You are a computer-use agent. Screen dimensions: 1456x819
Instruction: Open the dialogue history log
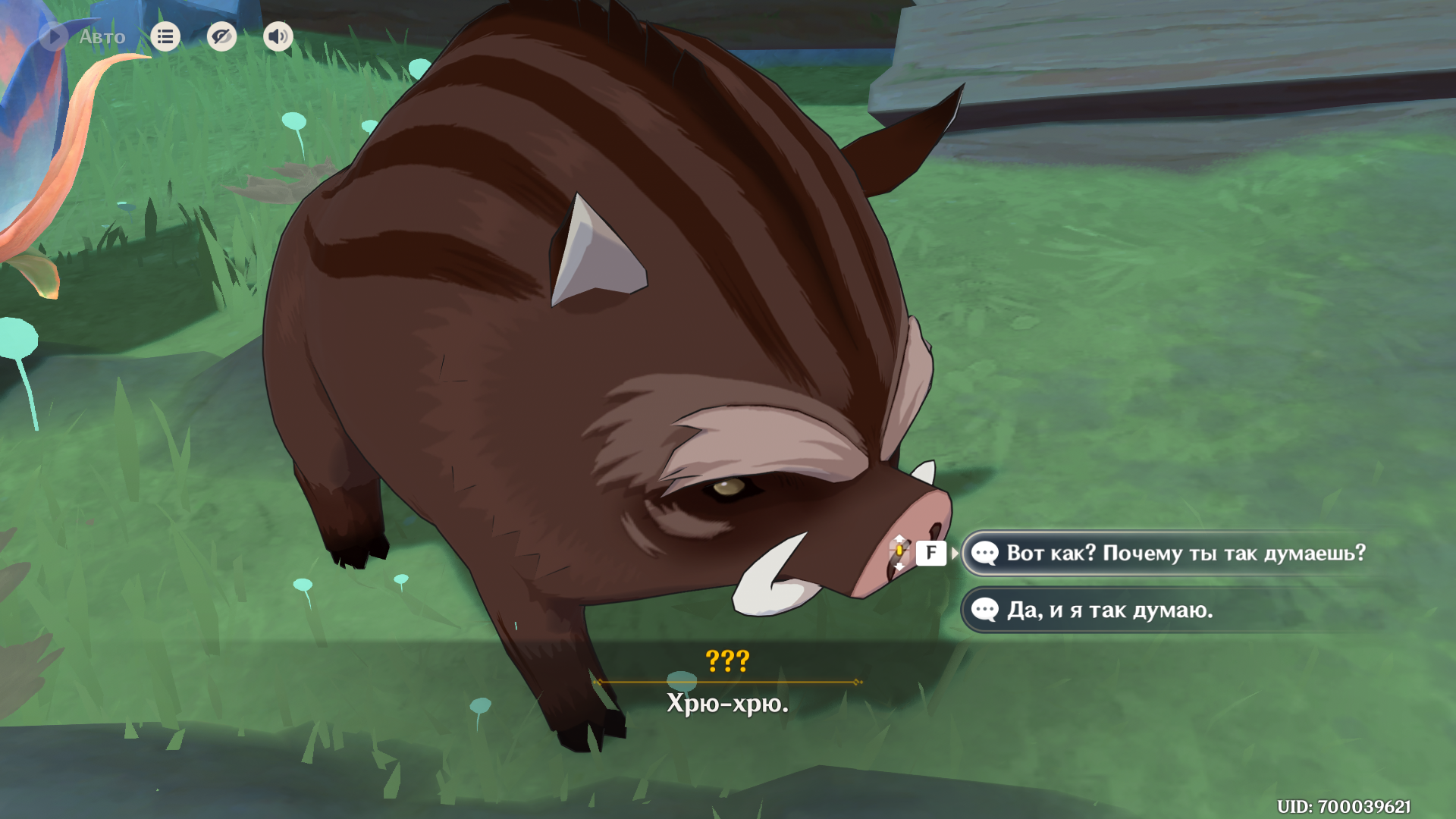[165, 36]
